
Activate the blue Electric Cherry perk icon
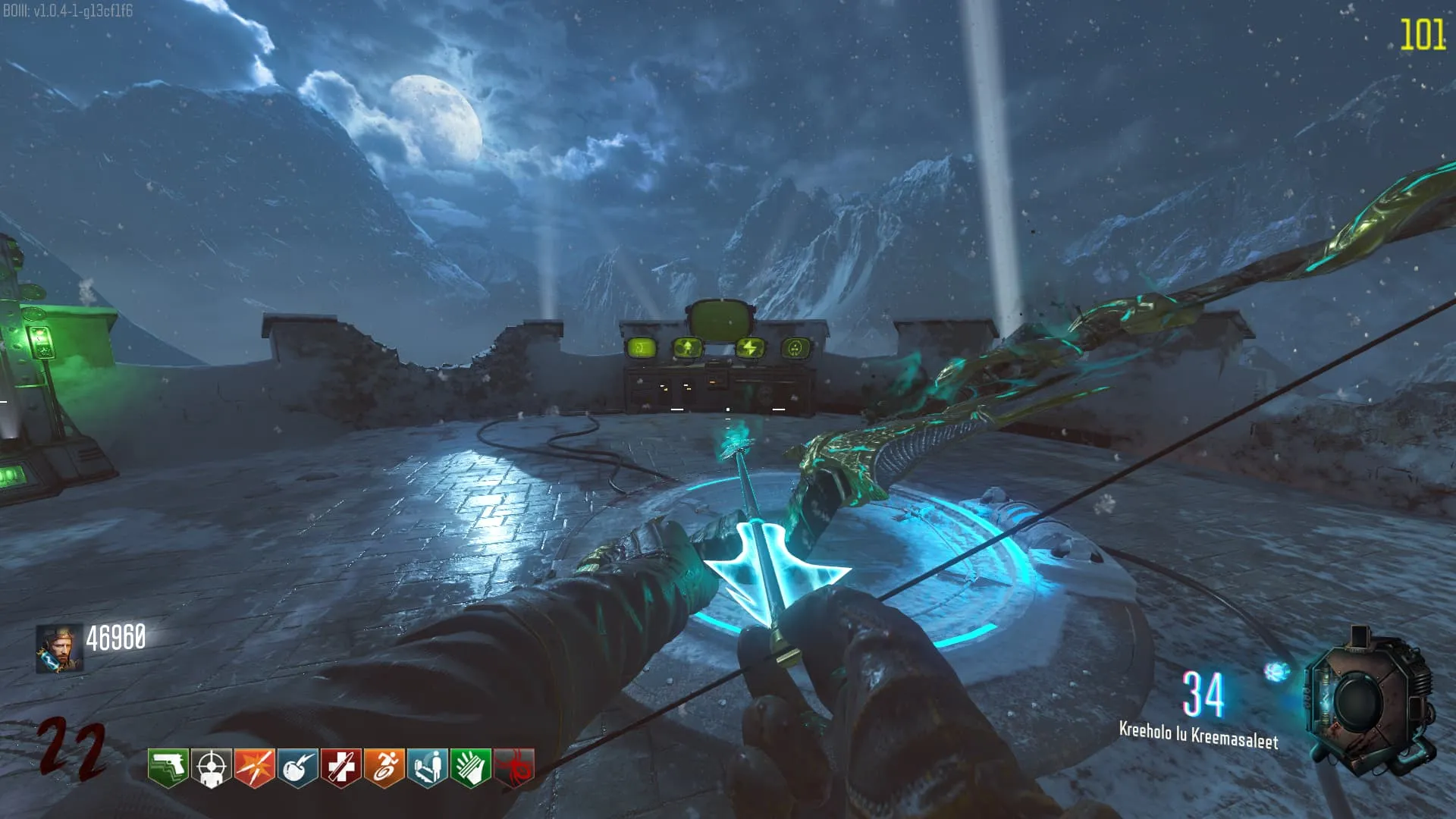pyautogui.click(x=297, y=767)
